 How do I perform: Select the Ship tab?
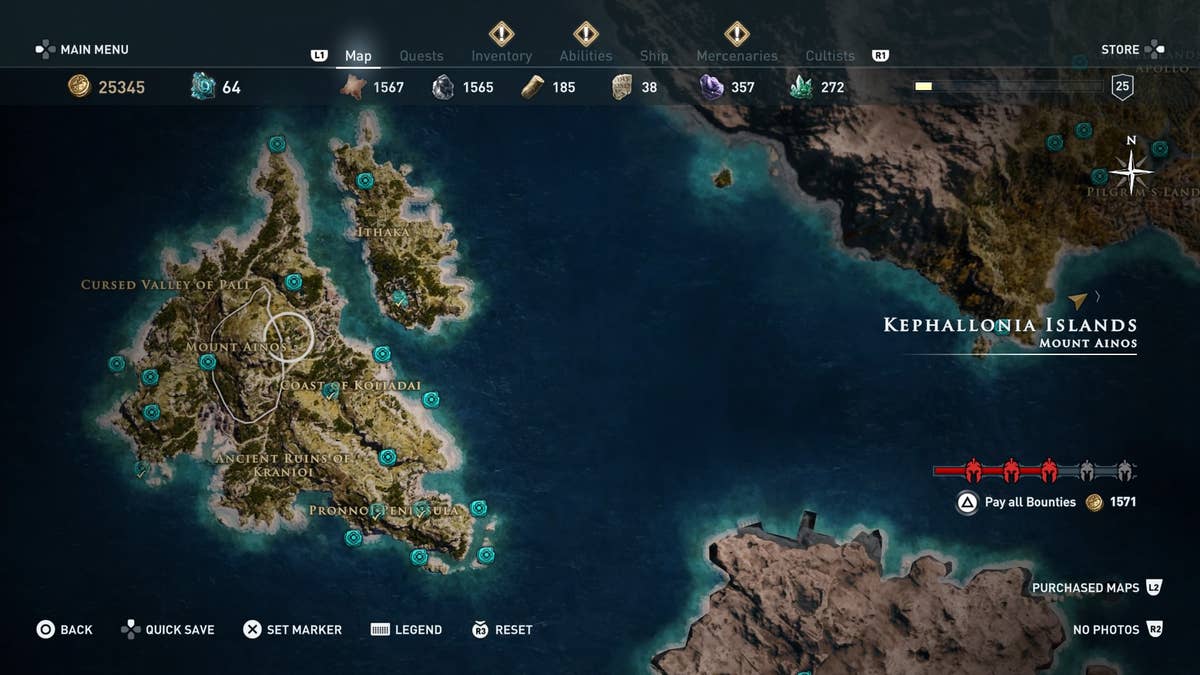tap(654, 56)
